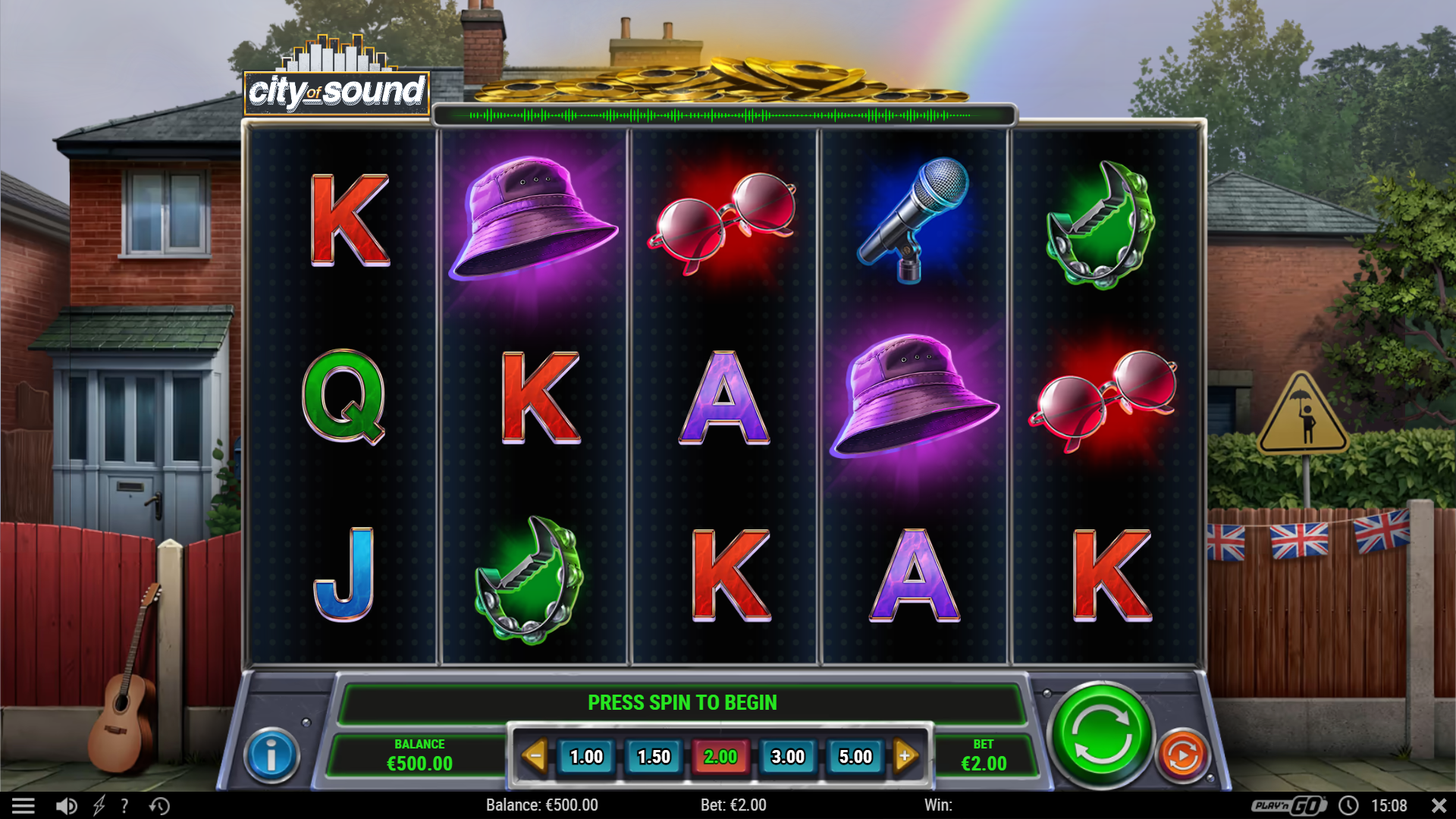Set the bet to 5.00
The image size is (1456, 819).
855,757
